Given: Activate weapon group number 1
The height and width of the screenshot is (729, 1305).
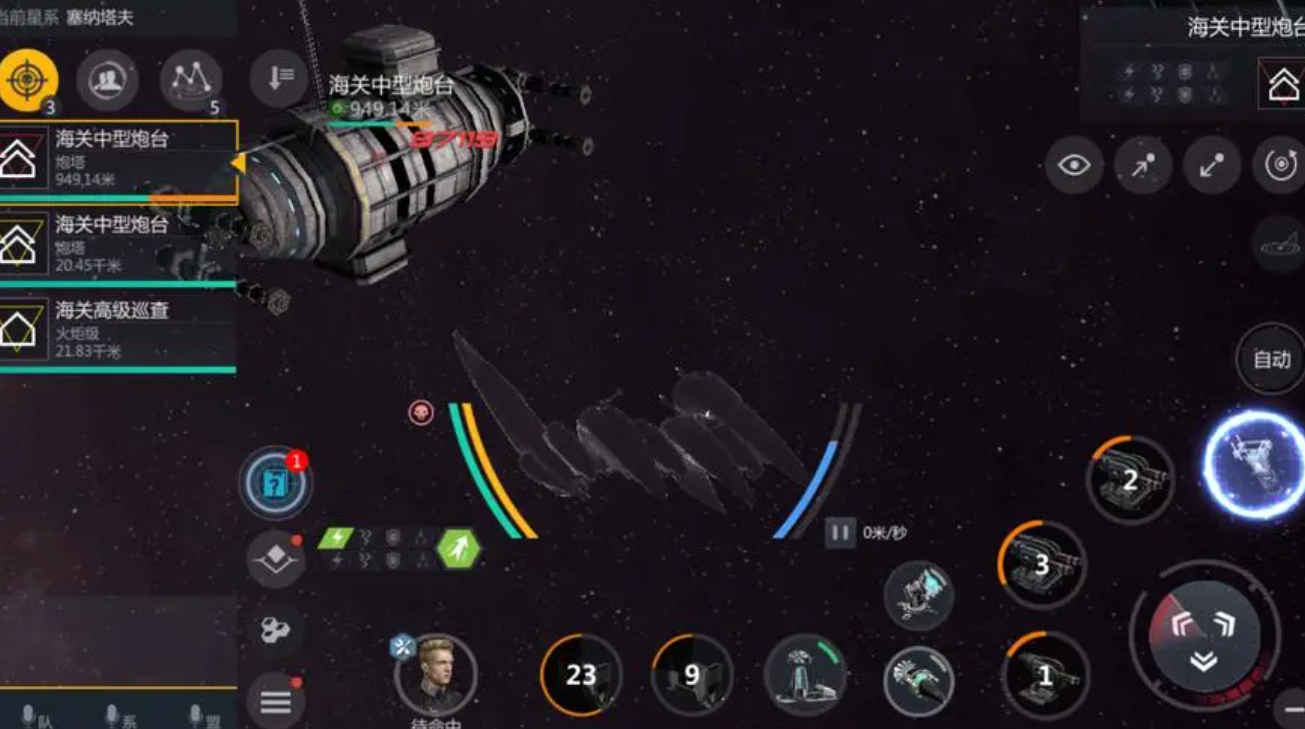Looking at the screenshot, I should (1045, 676).
